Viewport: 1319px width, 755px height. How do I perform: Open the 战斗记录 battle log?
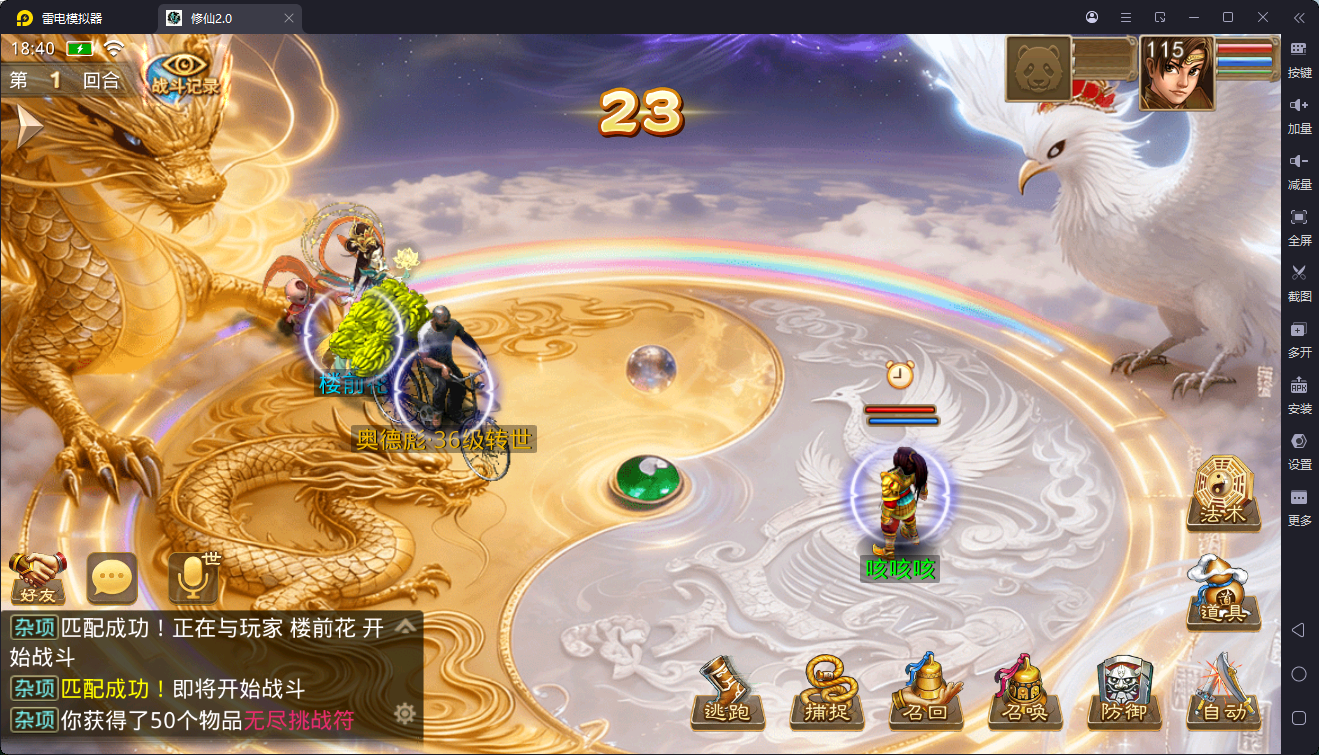184,74
